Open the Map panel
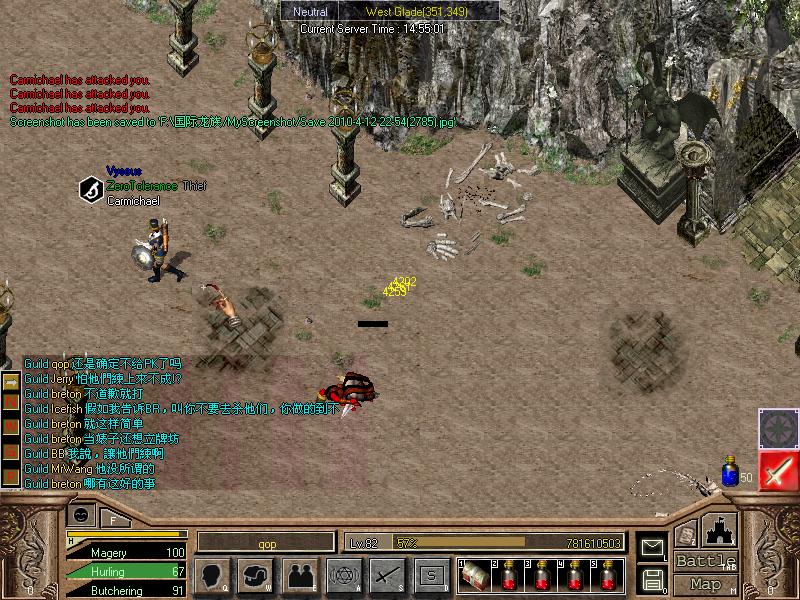Viewport: 800px width, 600px height. tap(705, 584)
